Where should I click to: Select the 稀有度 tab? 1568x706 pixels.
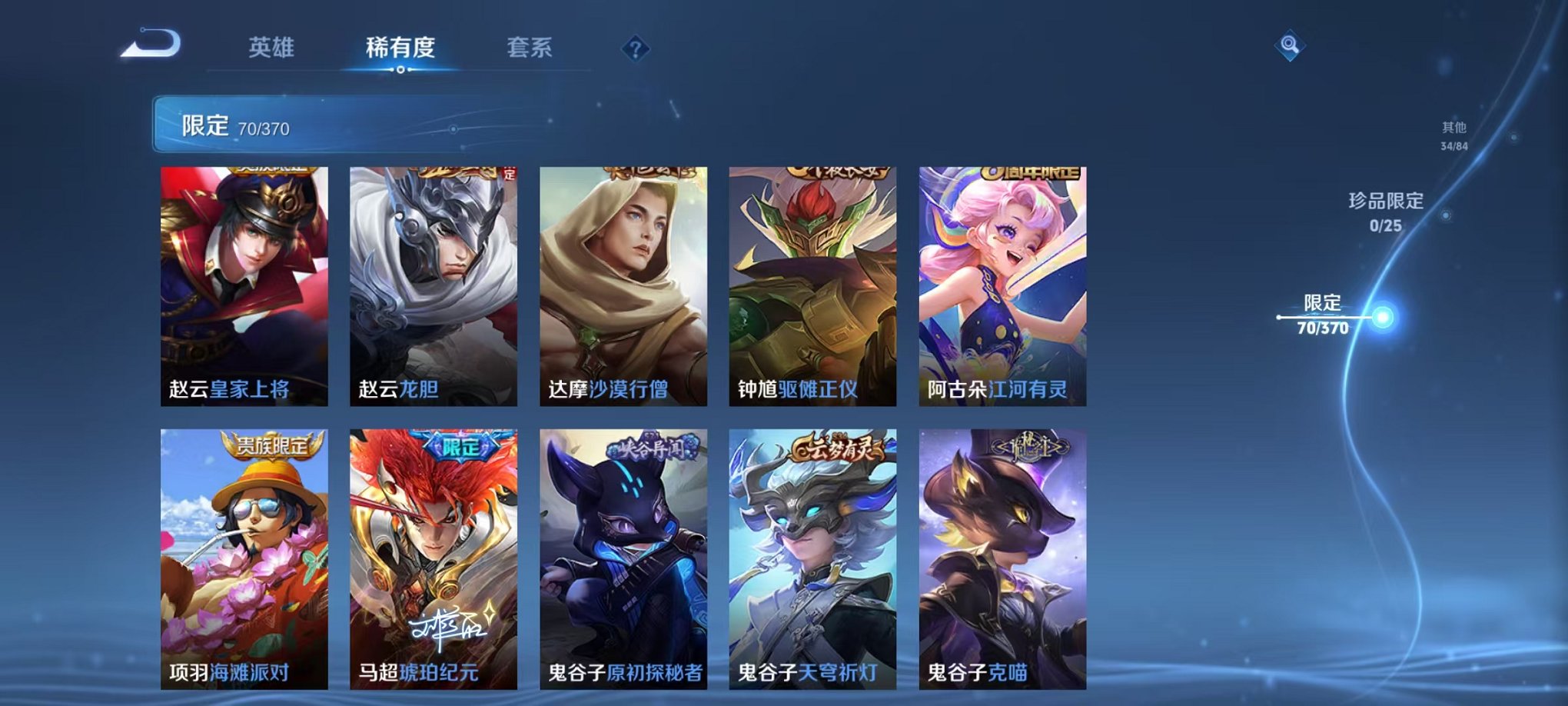[400, 48]
